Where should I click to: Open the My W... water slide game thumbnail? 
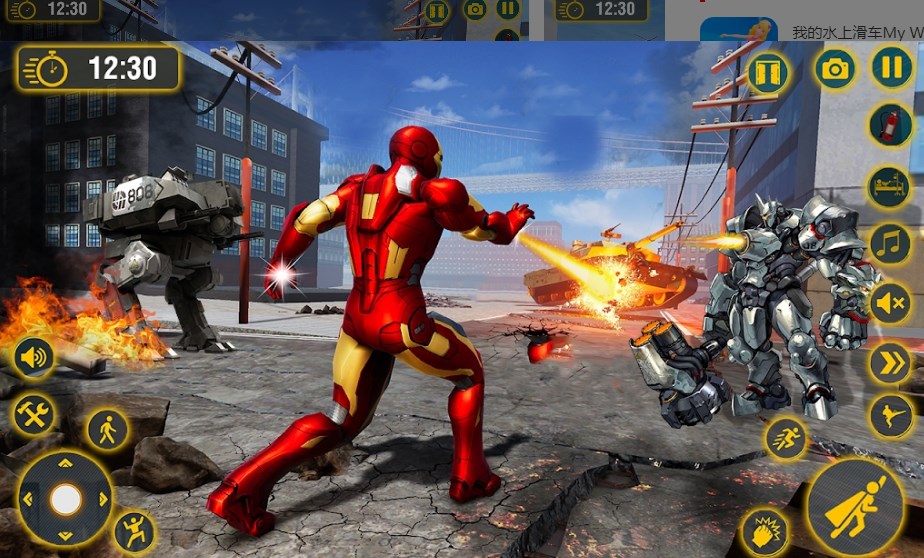[738, 30]
